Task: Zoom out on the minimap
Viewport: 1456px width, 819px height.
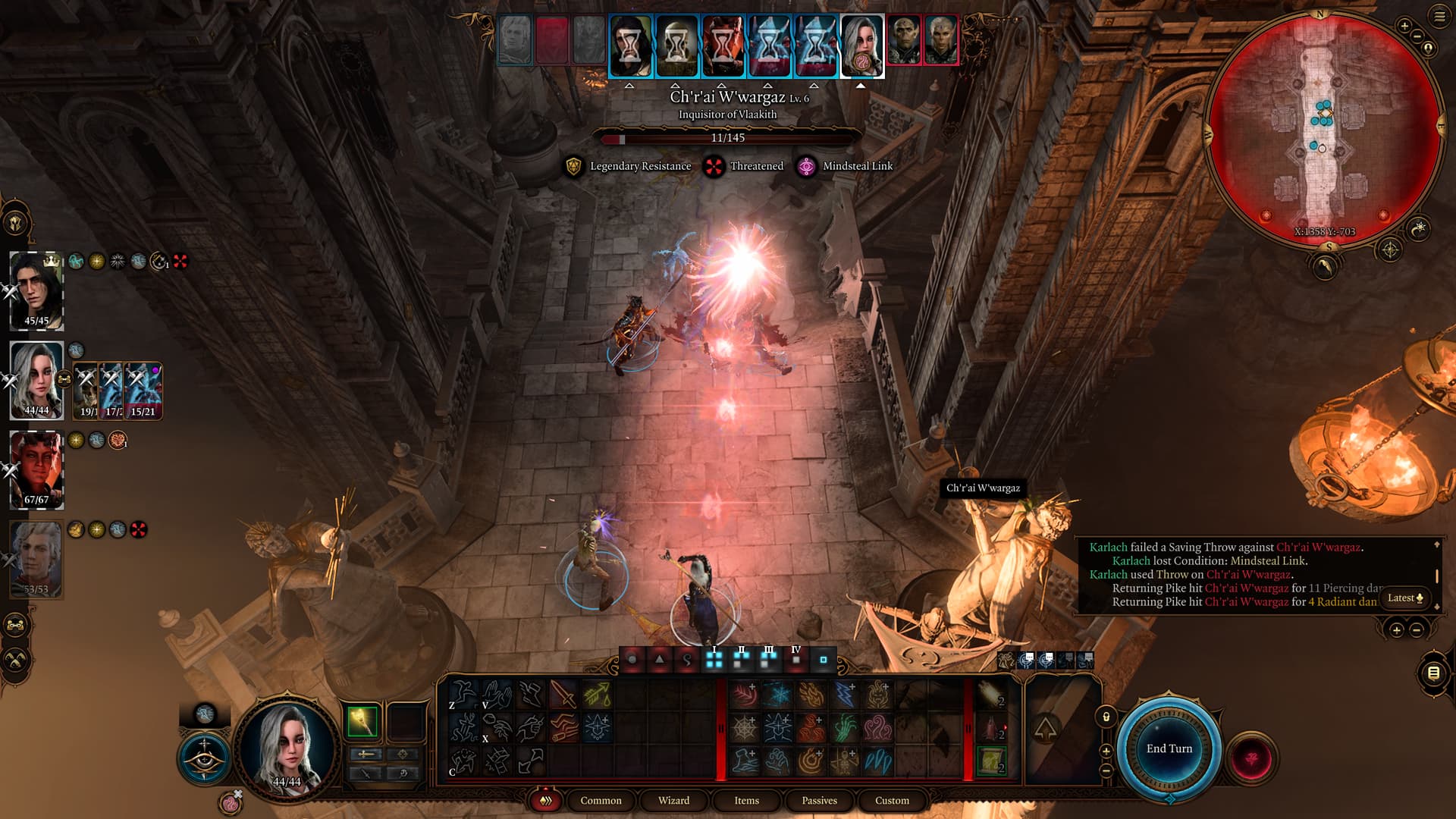Action: coord(1418,36)
